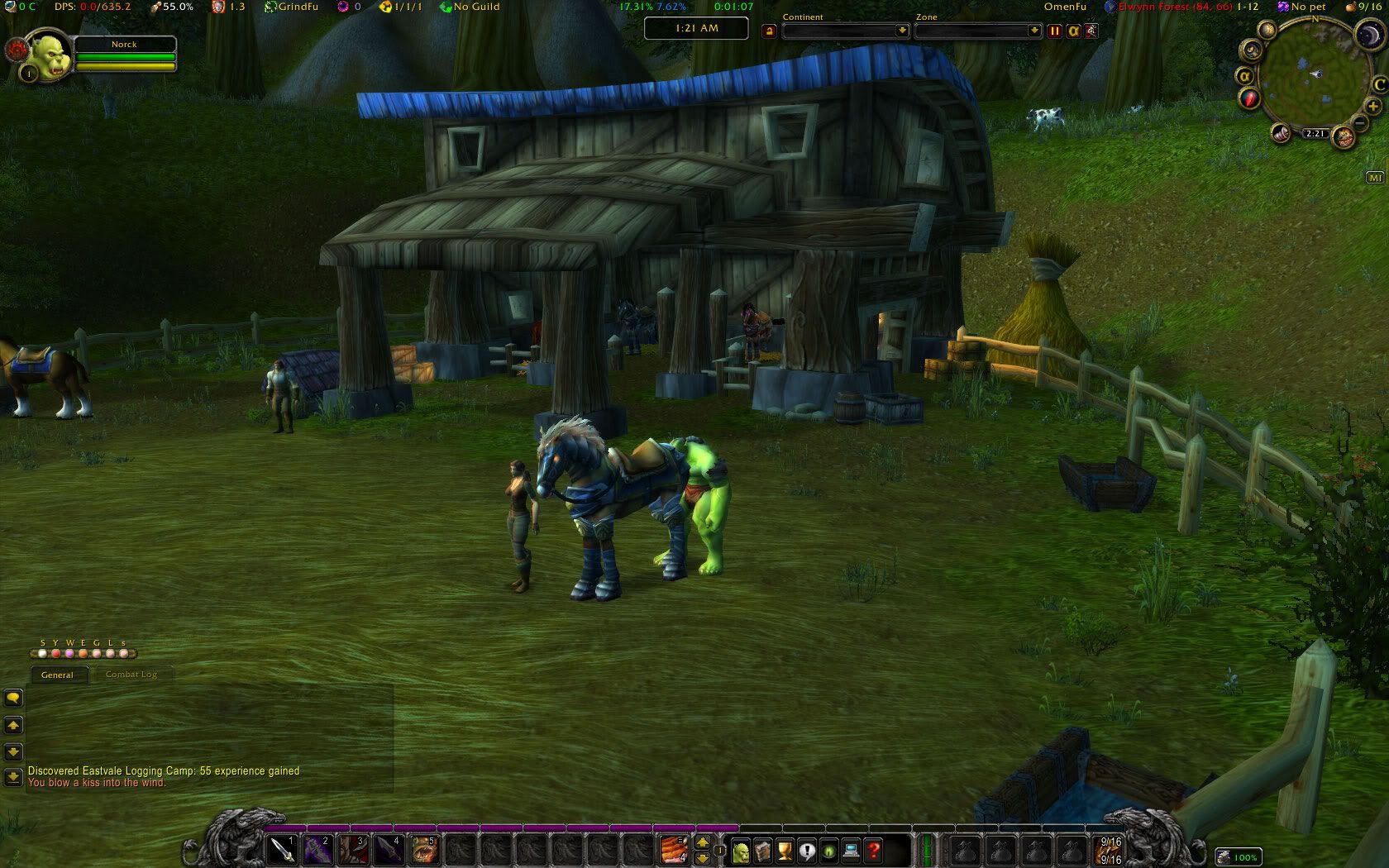This screenshot has width=1389, height=868.
Task: Open the spellbook from the micro menu
Action: click(x=763, y=851)
